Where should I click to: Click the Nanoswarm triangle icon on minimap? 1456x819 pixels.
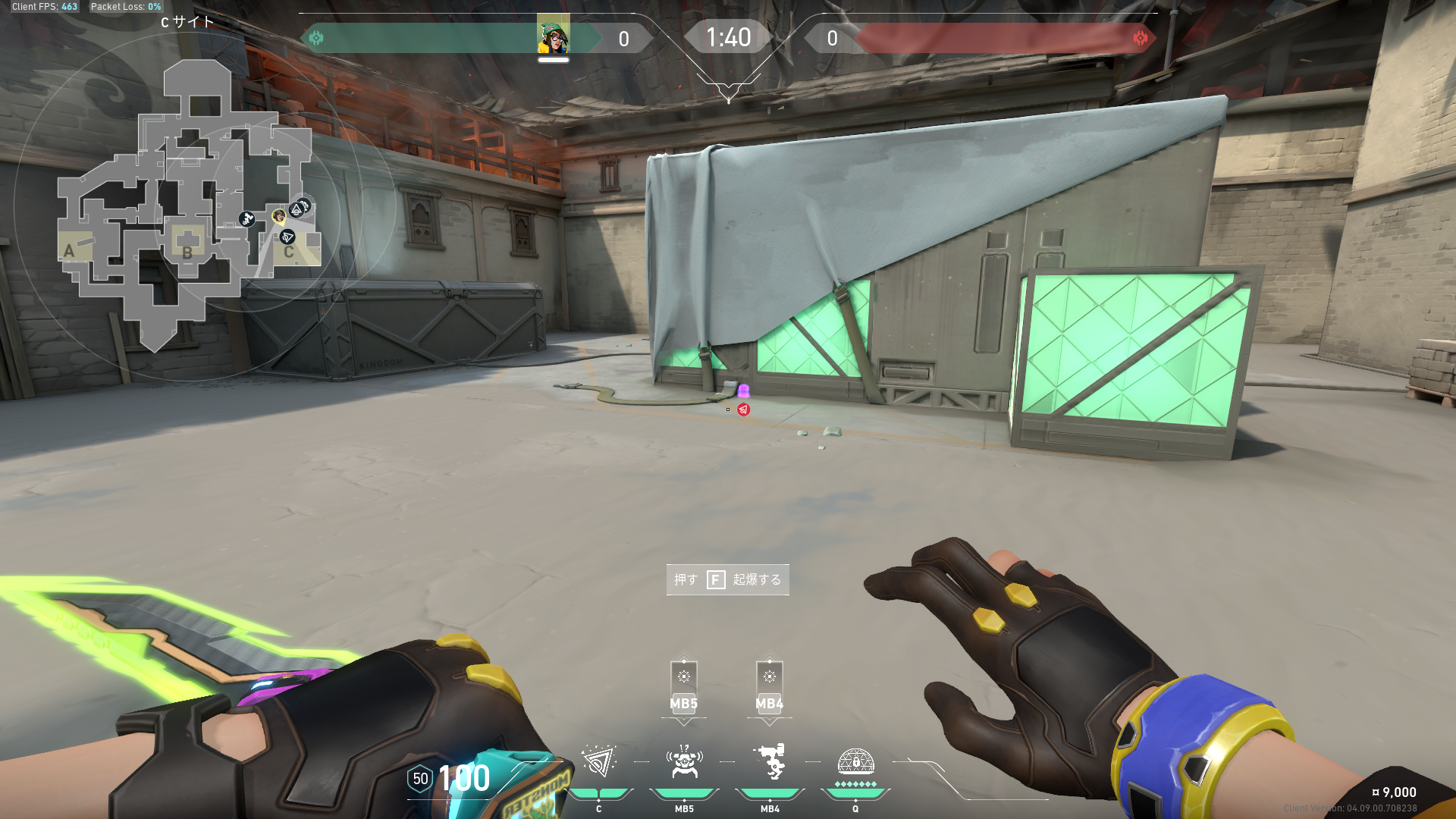pos(287,237)
